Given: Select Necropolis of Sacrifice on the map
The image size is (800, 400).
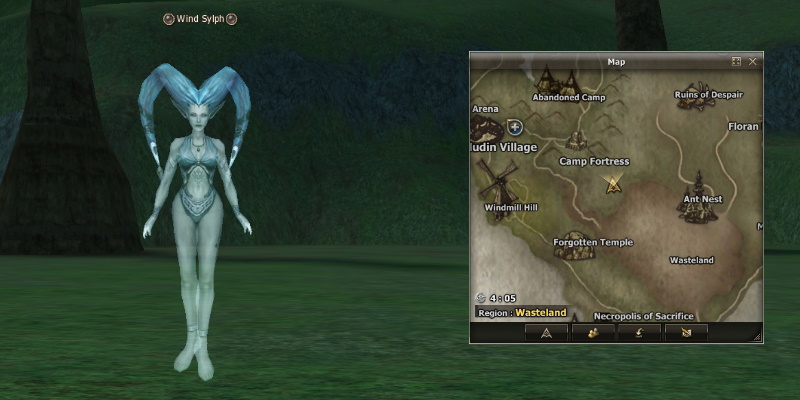Looking at the screenshot, I should point(643,316).
